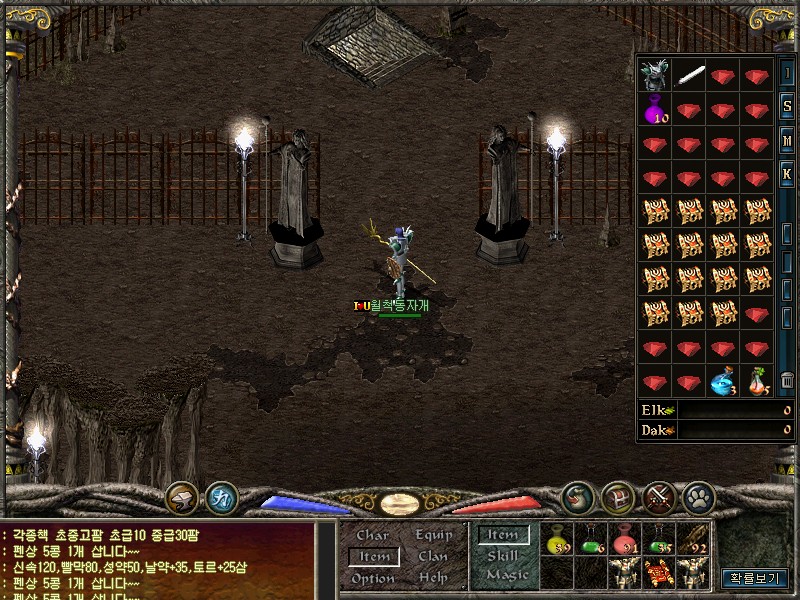The height and width of the screenshot is (600, 800).
Task: Open the Char menu
Action: (x=372, y=536)
